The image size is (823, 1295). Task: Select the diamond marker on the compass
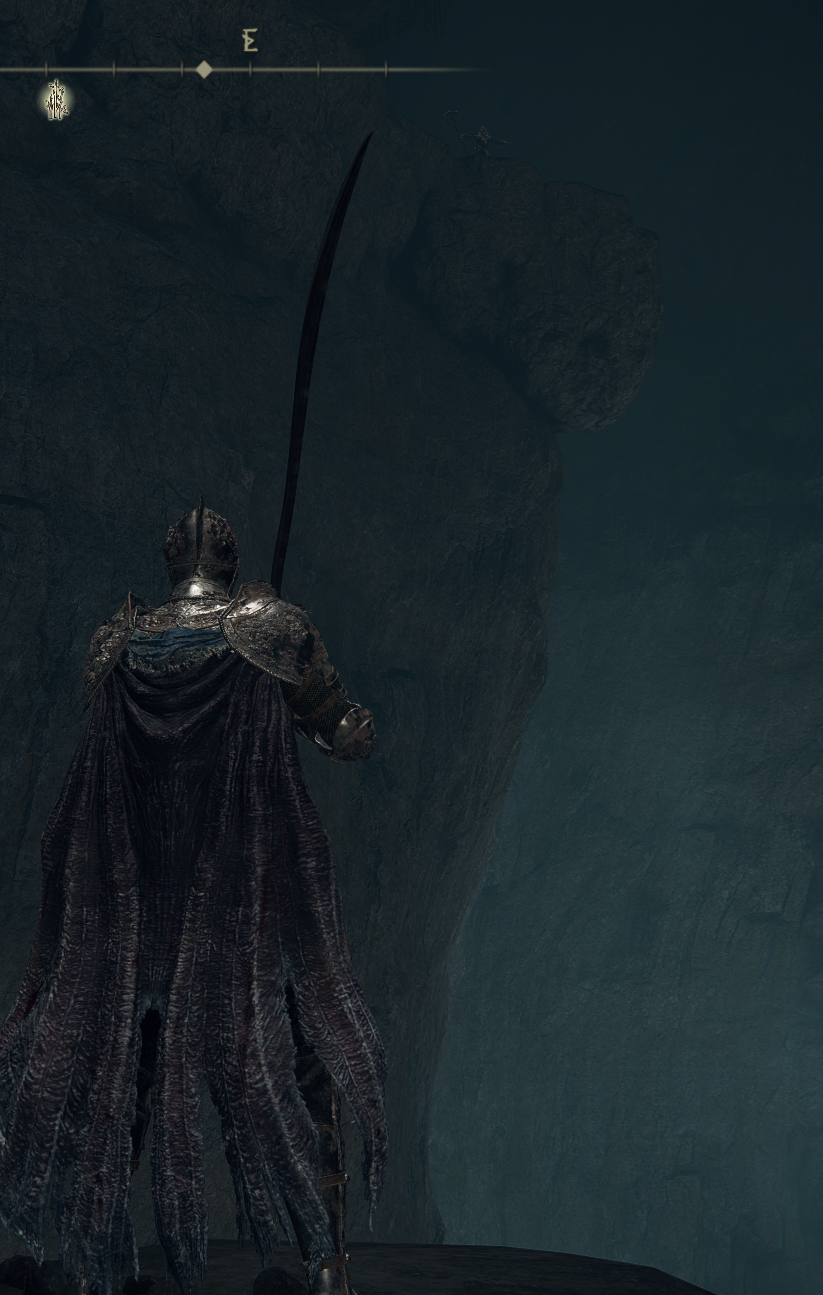[204, 69]
